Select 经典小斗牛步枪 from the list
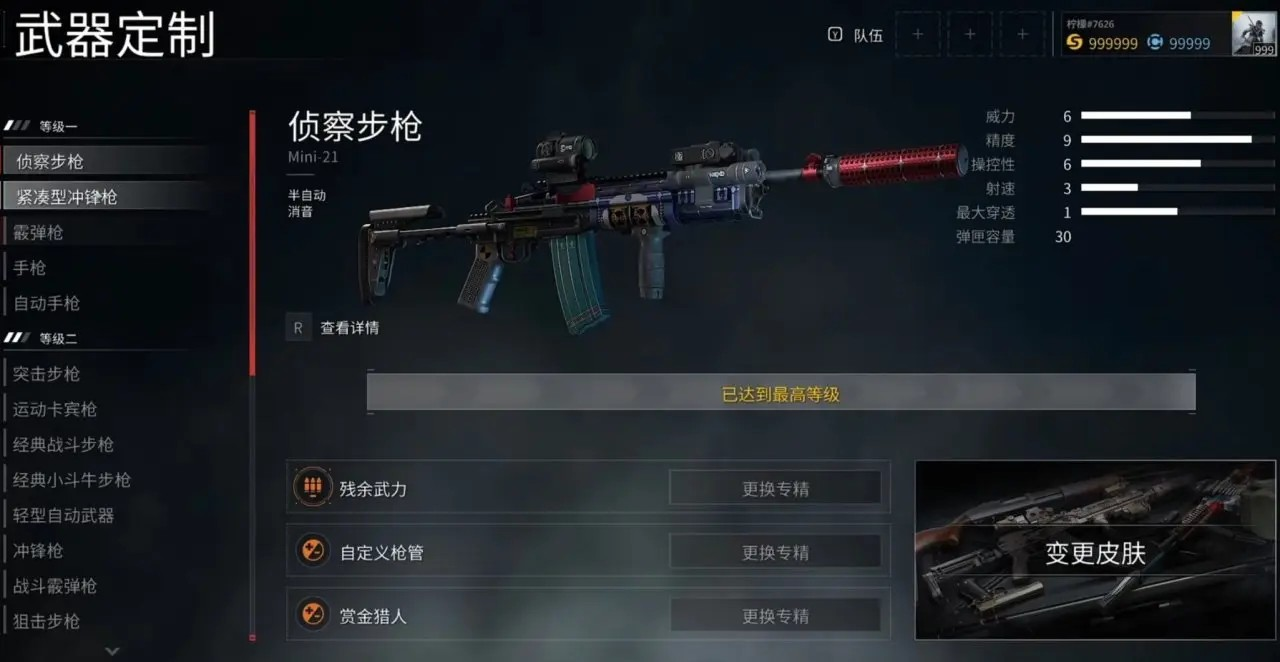Viewport: 1280px width, 662px height. [72, 480]
